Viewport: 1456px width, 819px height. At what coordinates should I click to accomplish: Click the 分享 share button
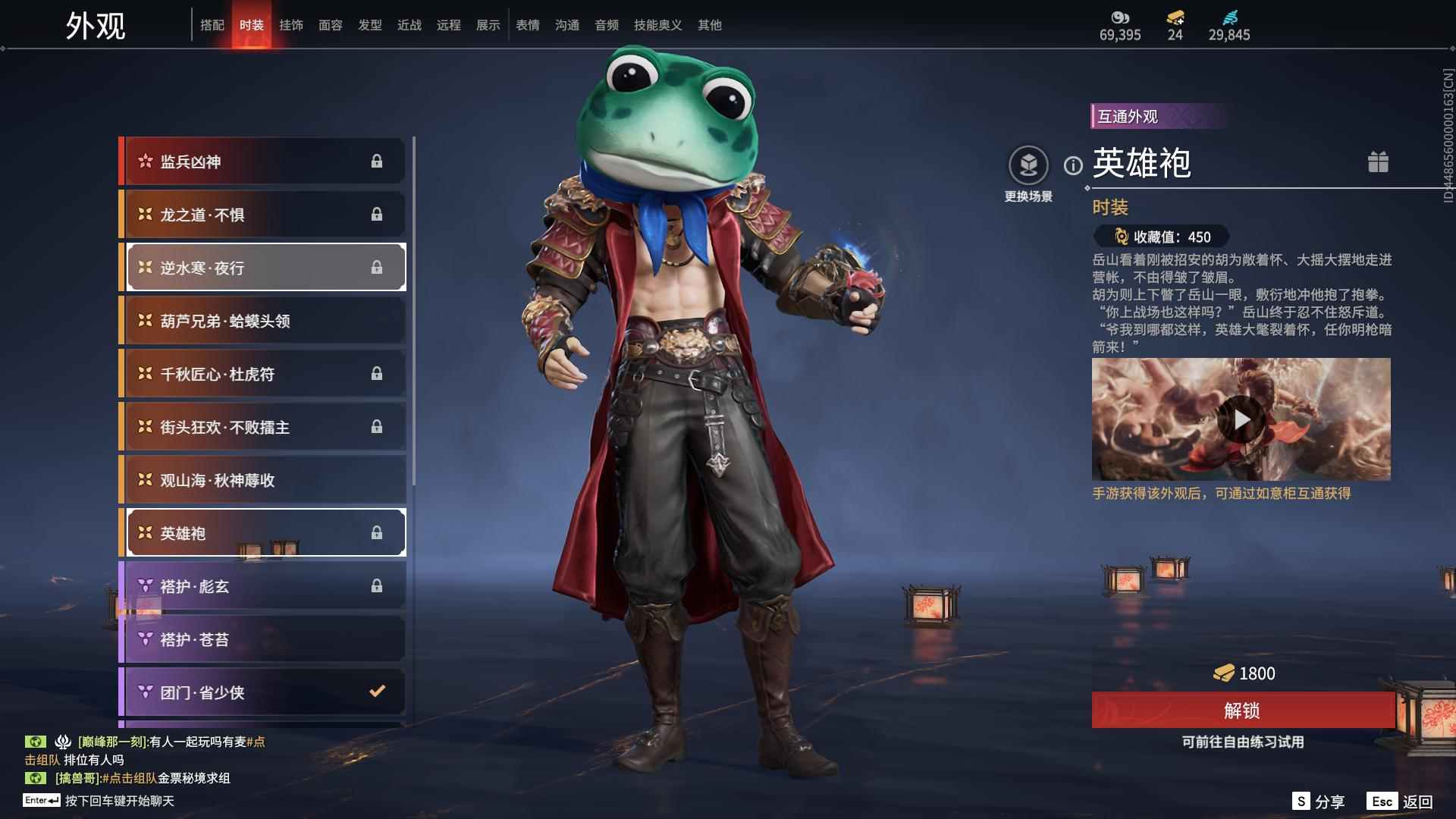[x=1319, y=802]
